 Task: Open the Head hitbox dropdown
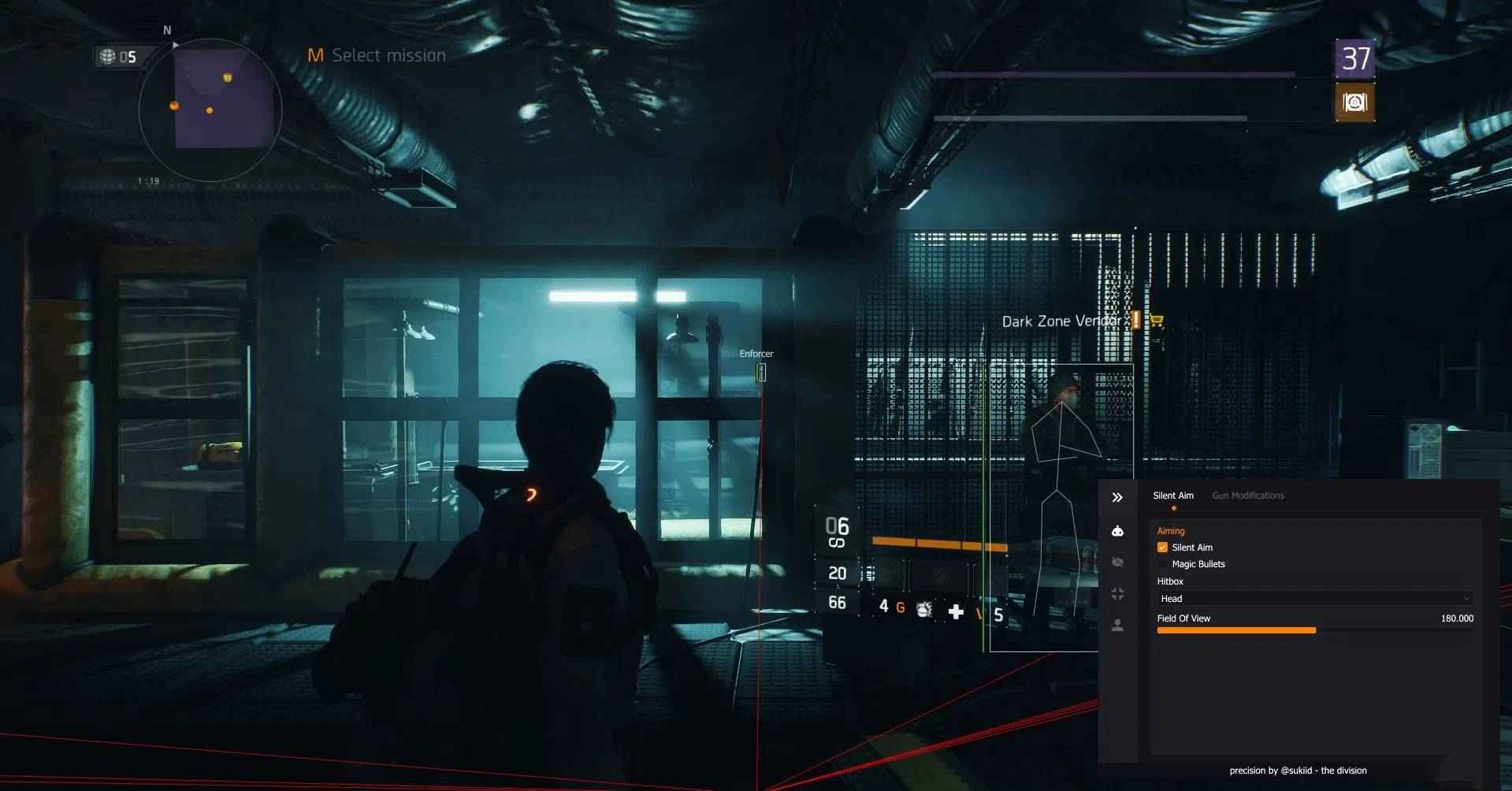coord(1314,599)
